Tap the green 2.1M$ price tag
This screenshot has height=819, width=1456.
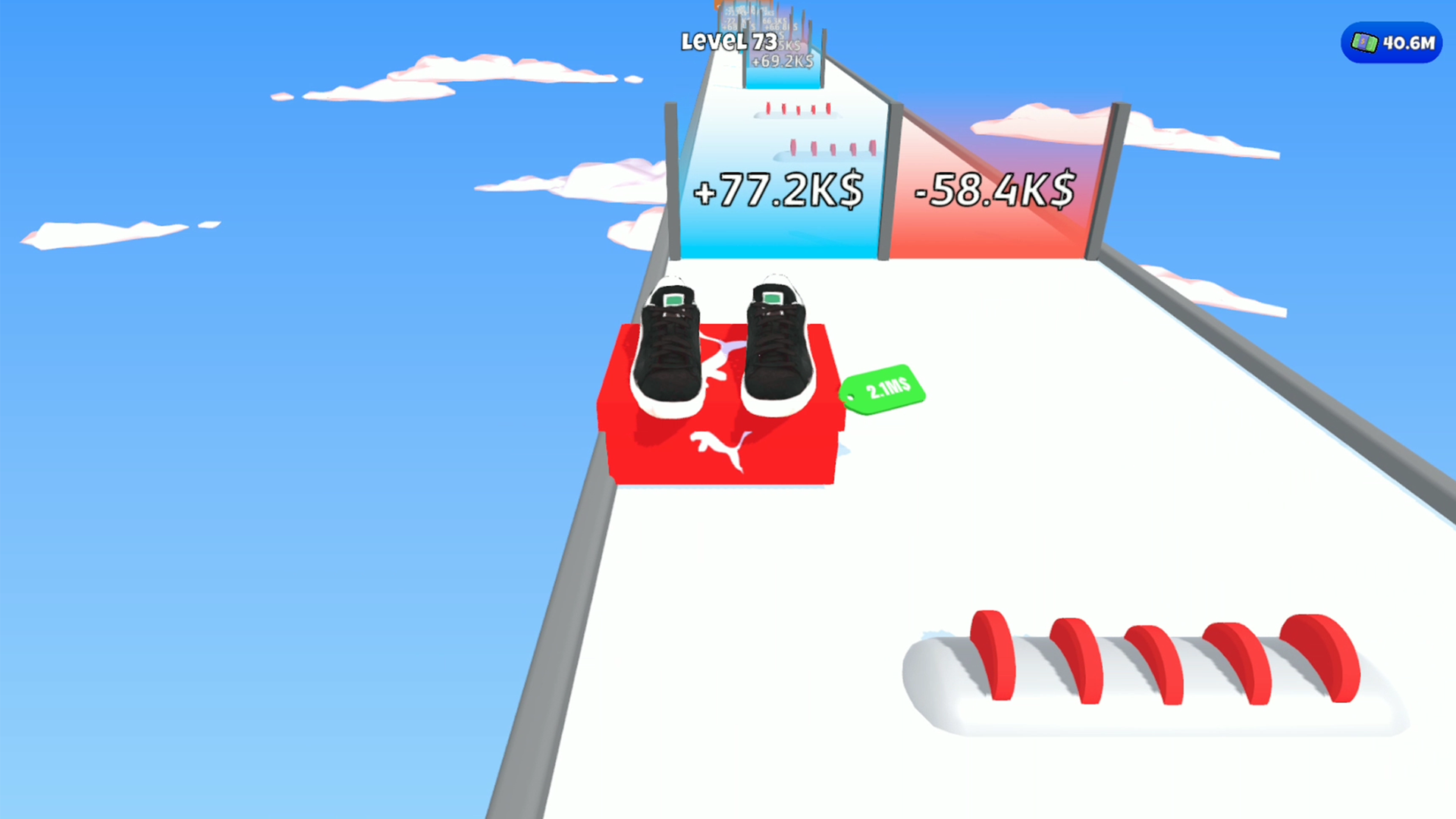click(x=882, y=390)
